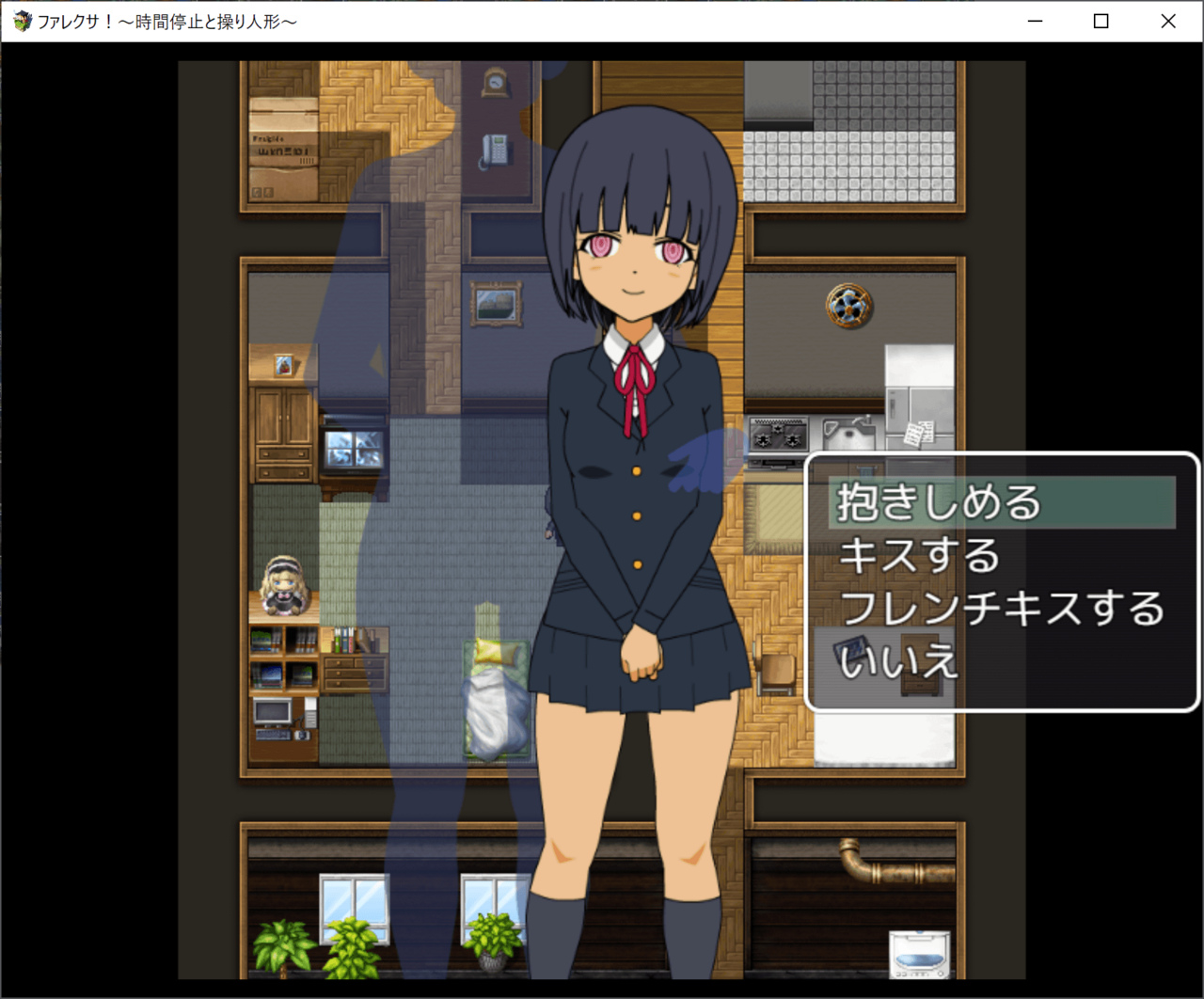Decline with the いいえ option
This screenshot has width=1204, height=999.
tap(897, 660)
